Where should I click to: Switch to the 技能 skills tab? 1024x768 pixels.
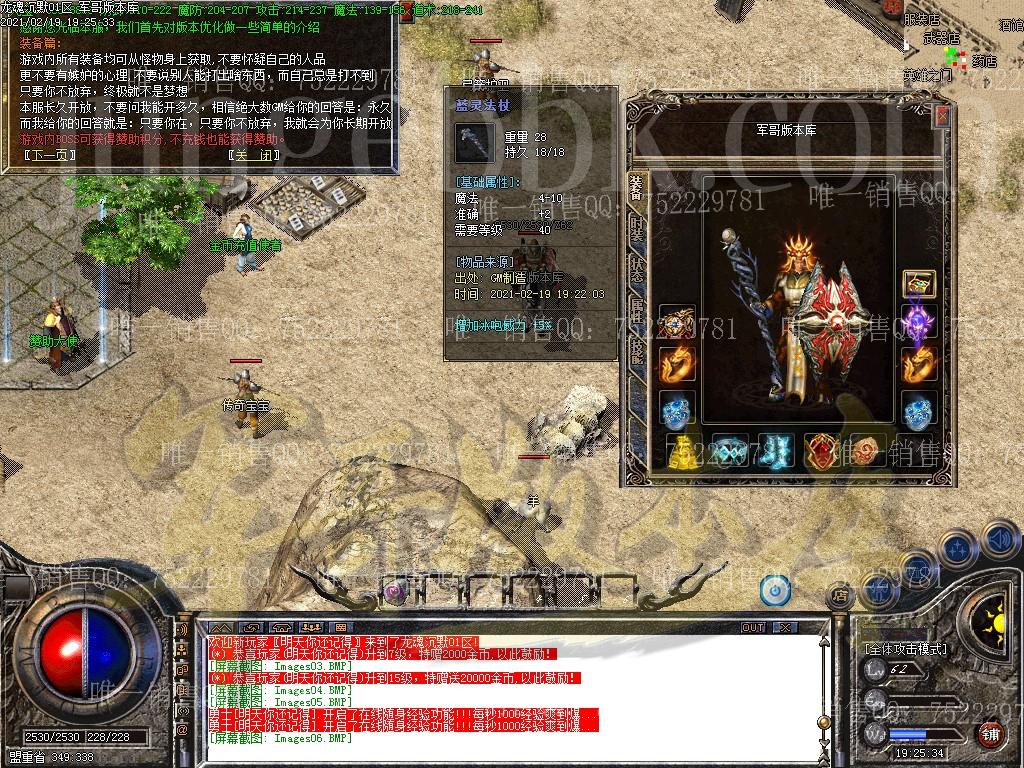click(x=637, y=347)
